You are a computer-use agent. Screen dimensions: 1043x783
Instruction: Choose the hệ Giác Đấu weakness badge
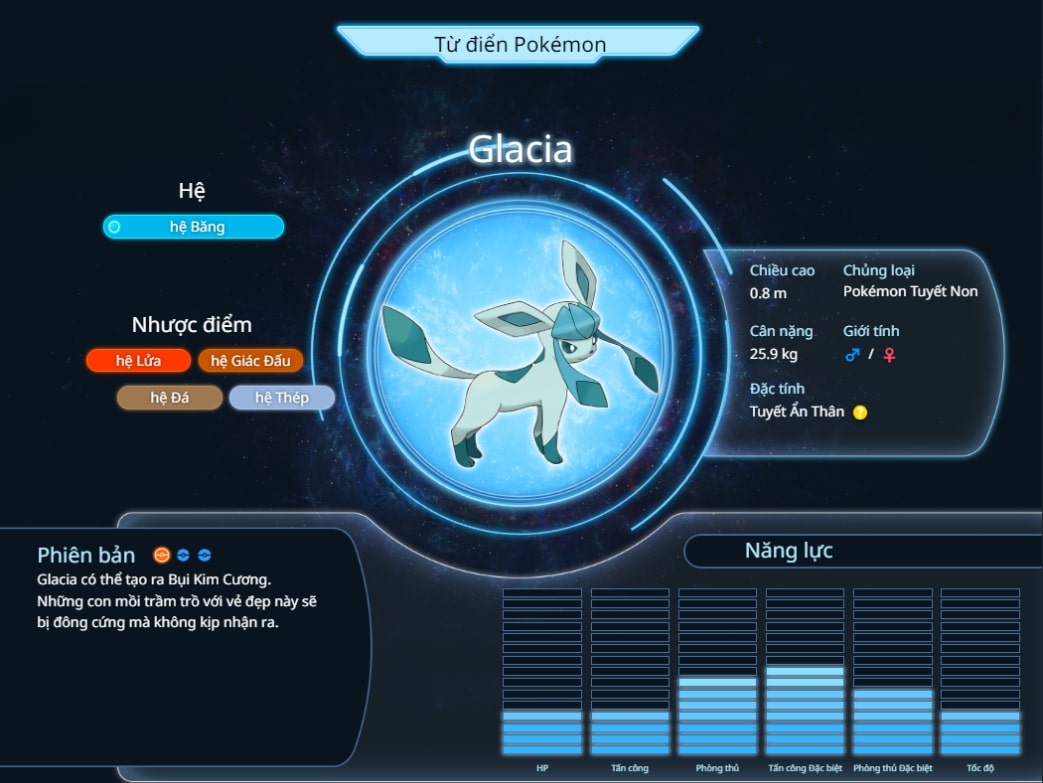(x=251, y=361)
